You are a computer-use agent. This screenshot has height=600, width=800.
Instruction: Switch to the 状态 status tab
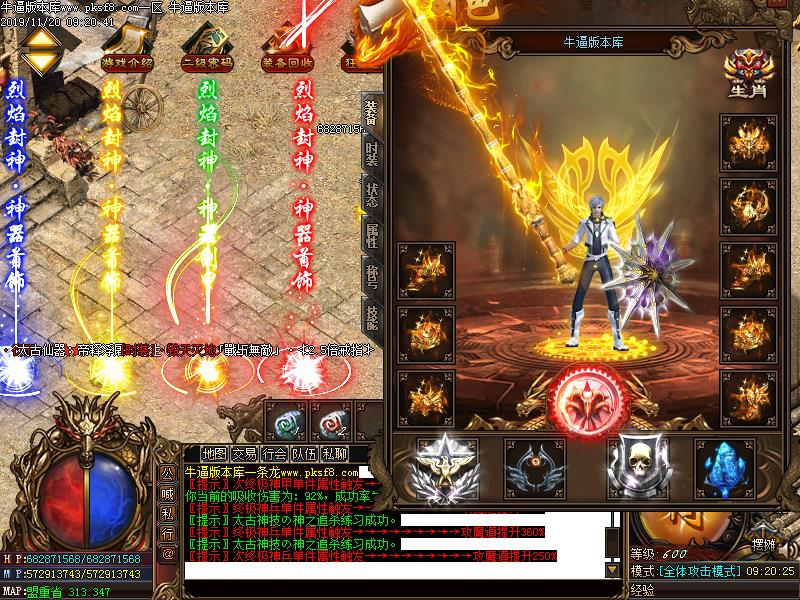pyautogui.click(x=372, y=195)
